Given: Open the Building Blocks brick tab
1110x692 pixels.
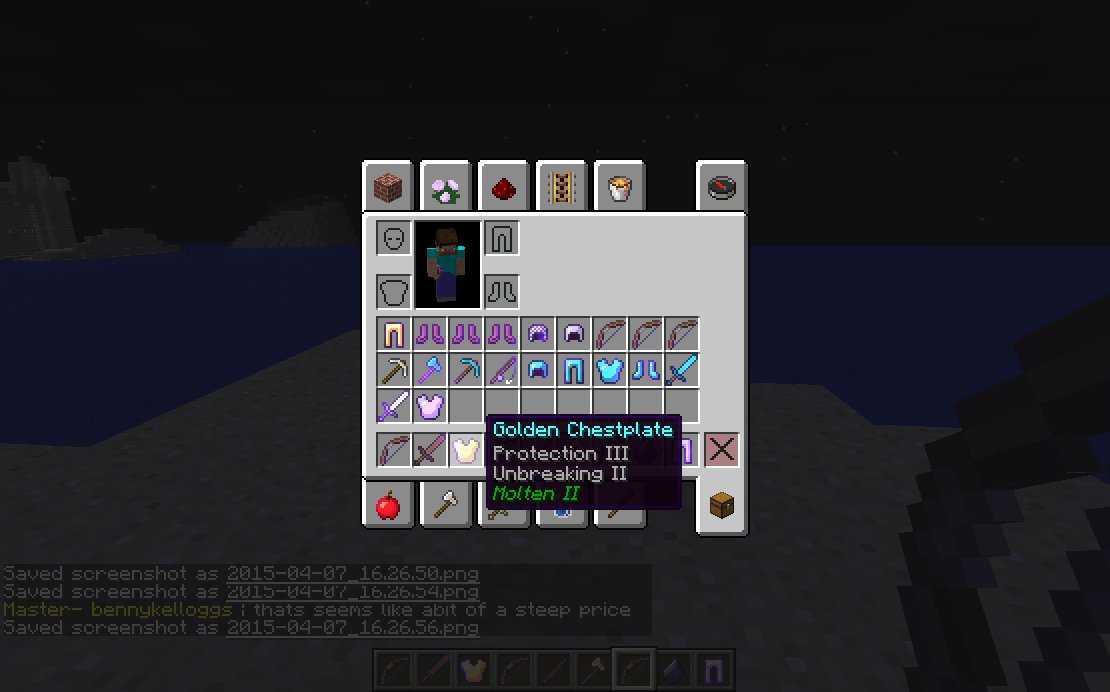Looking at the screenshot, I should tap(387, 187).
